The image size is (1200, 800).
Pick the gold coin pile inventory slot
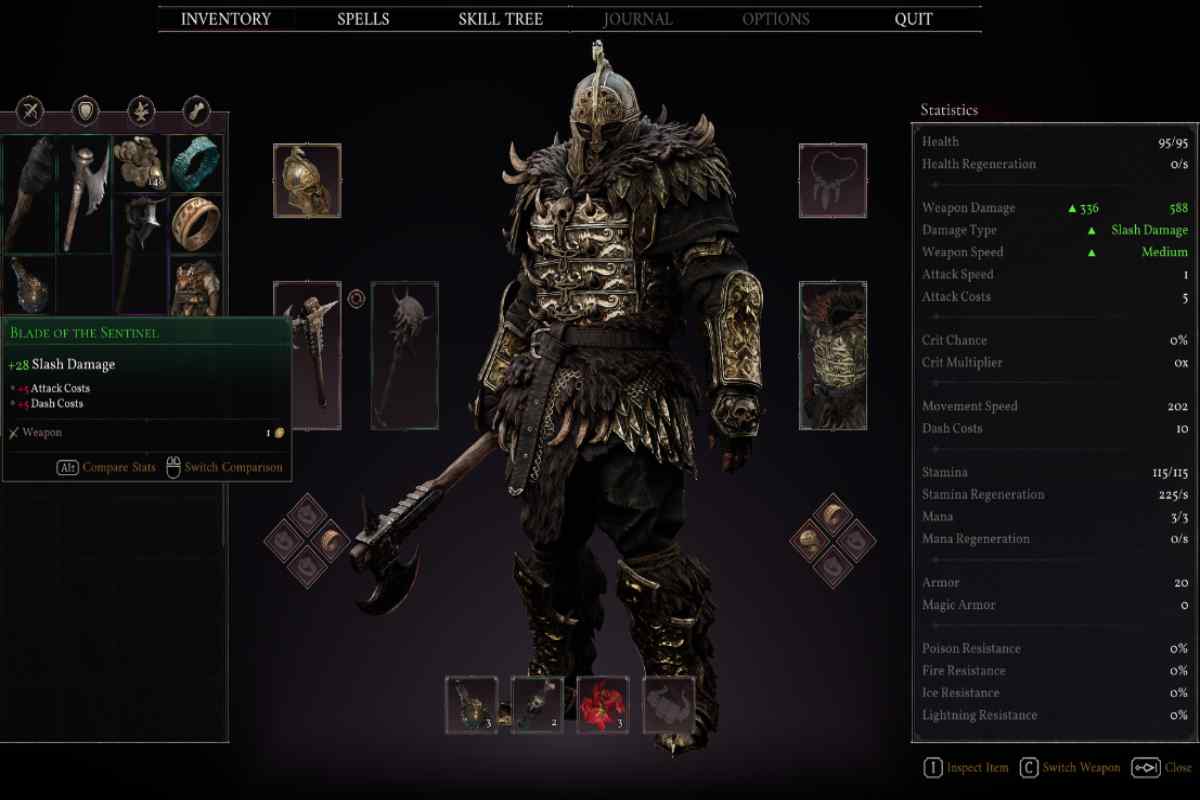[x=139, y=163]
